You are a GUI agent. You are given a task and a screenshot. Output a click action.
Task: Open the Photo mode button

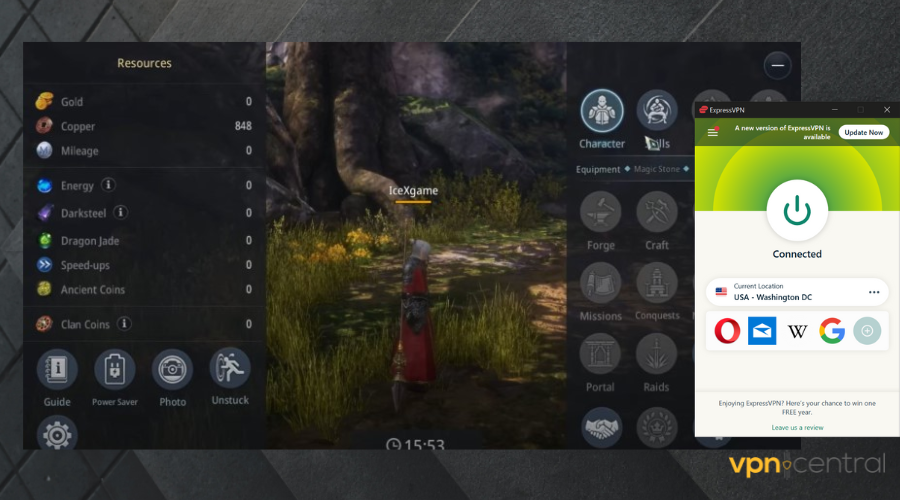click(172, 370)
